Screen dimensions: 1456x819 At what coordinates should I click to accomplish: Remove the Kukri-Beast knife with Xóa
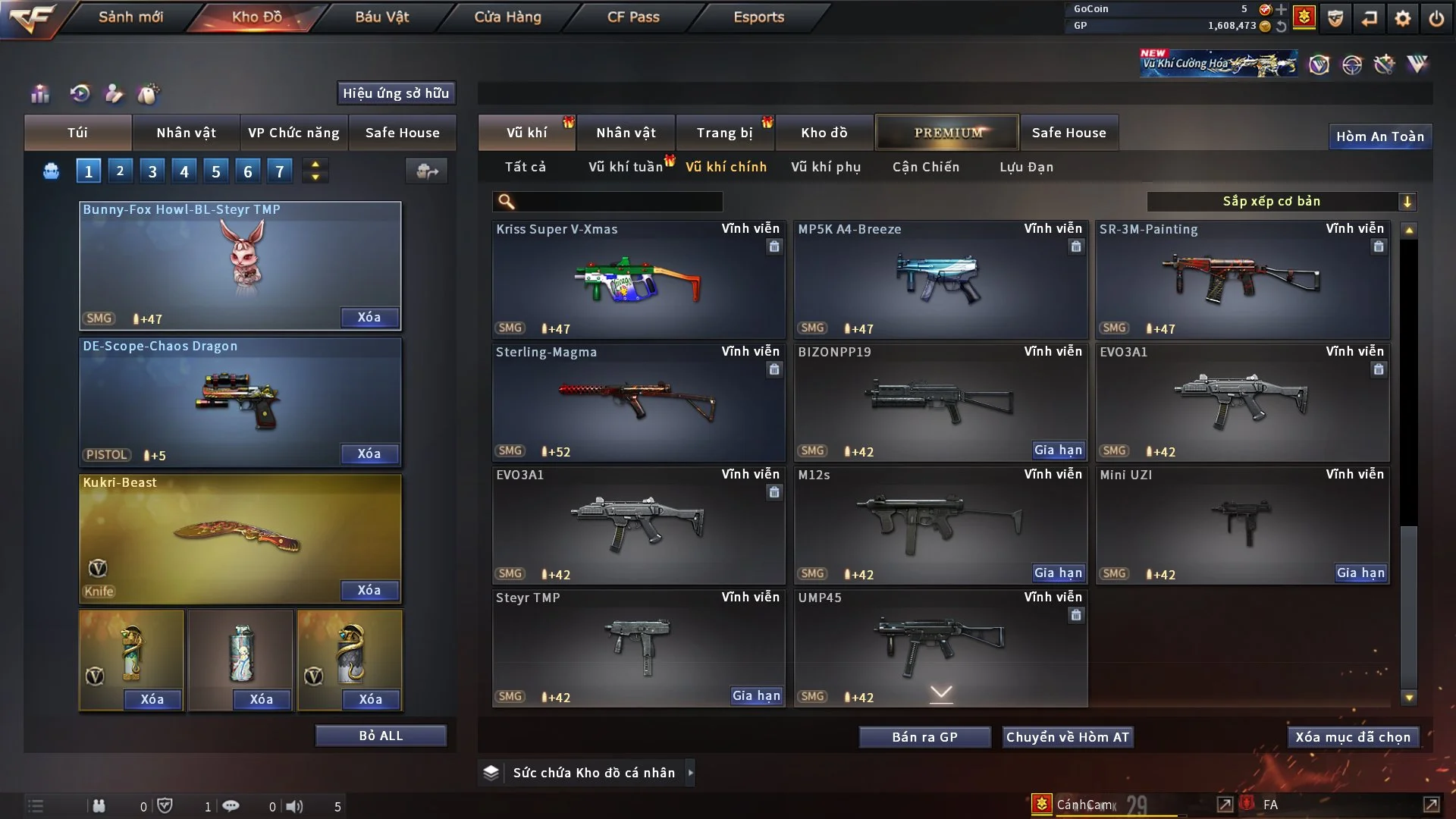pyautogui.click(x=369, y=591)
